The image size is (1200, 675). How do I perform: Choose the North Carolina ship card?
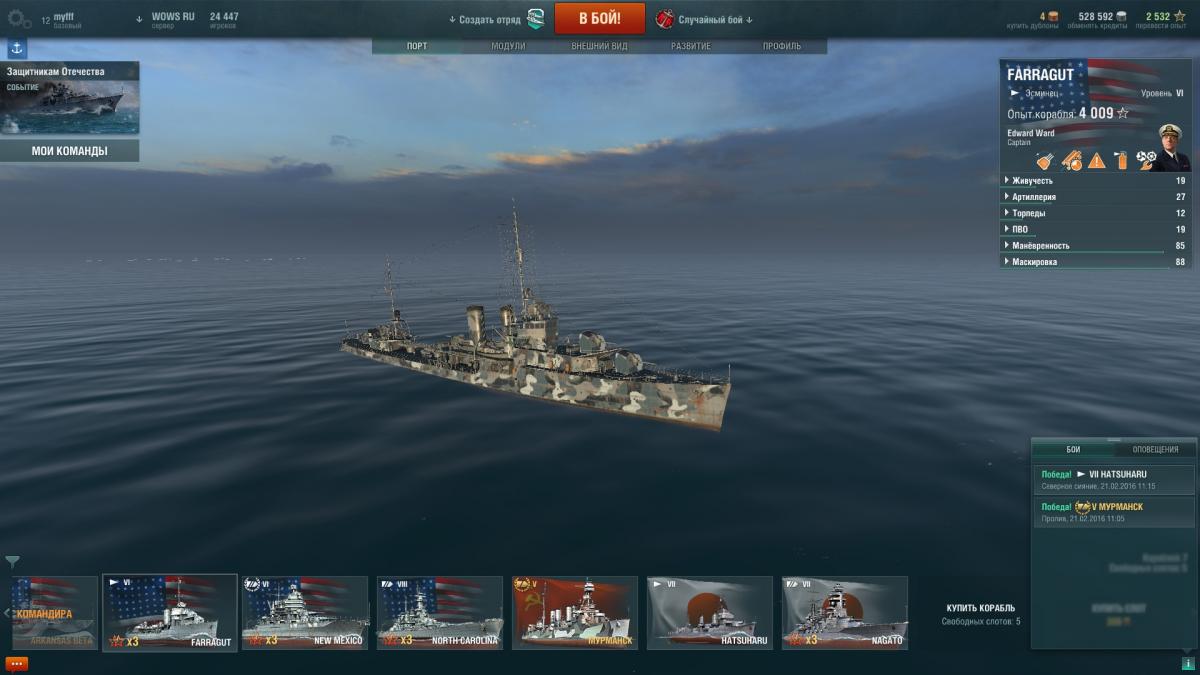tap(440, 613)
